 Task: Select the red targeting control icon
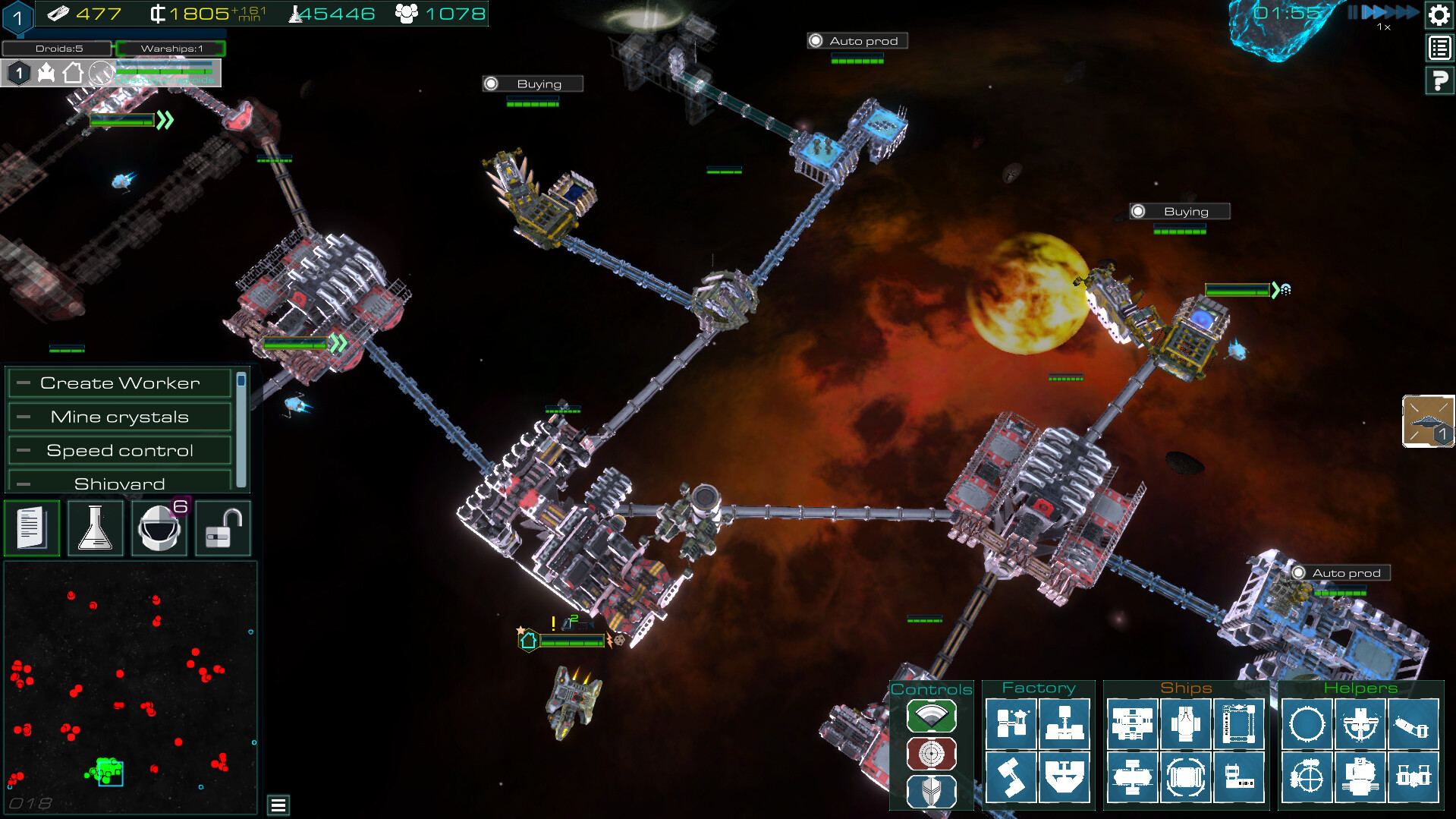[x=931, y=754]
